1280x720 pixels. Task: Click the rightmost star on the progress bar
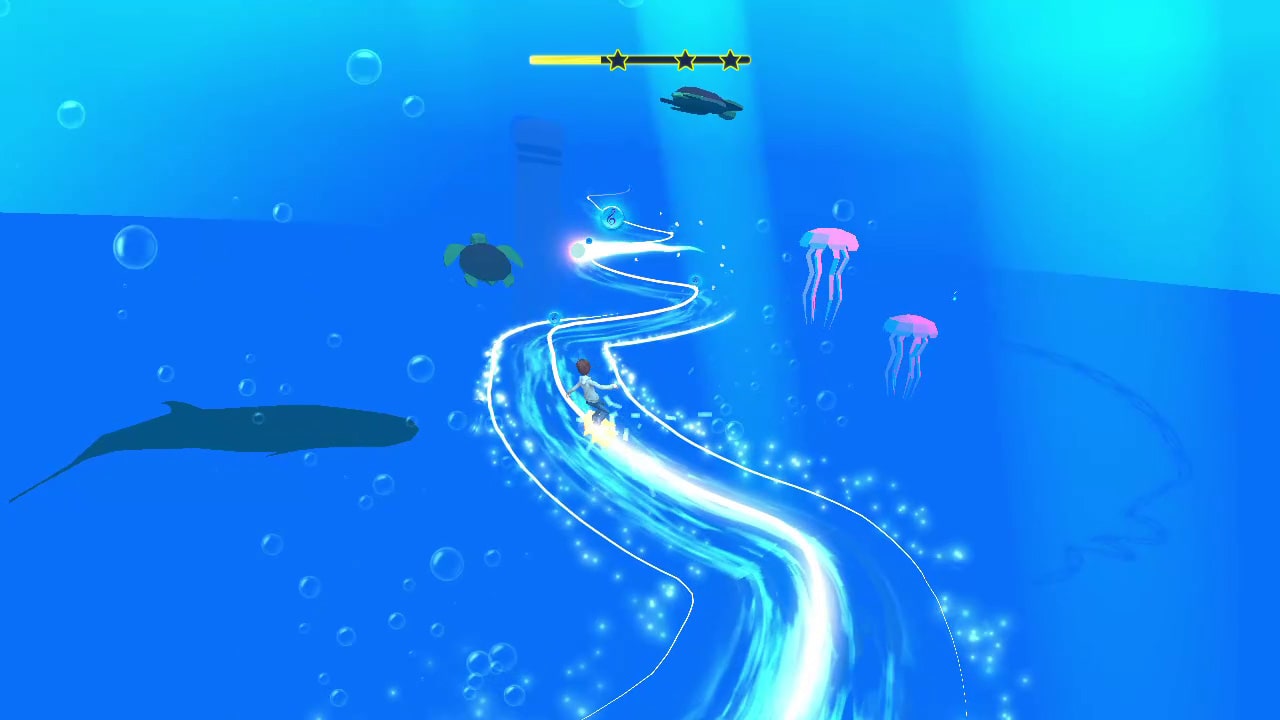click(733, 60)
